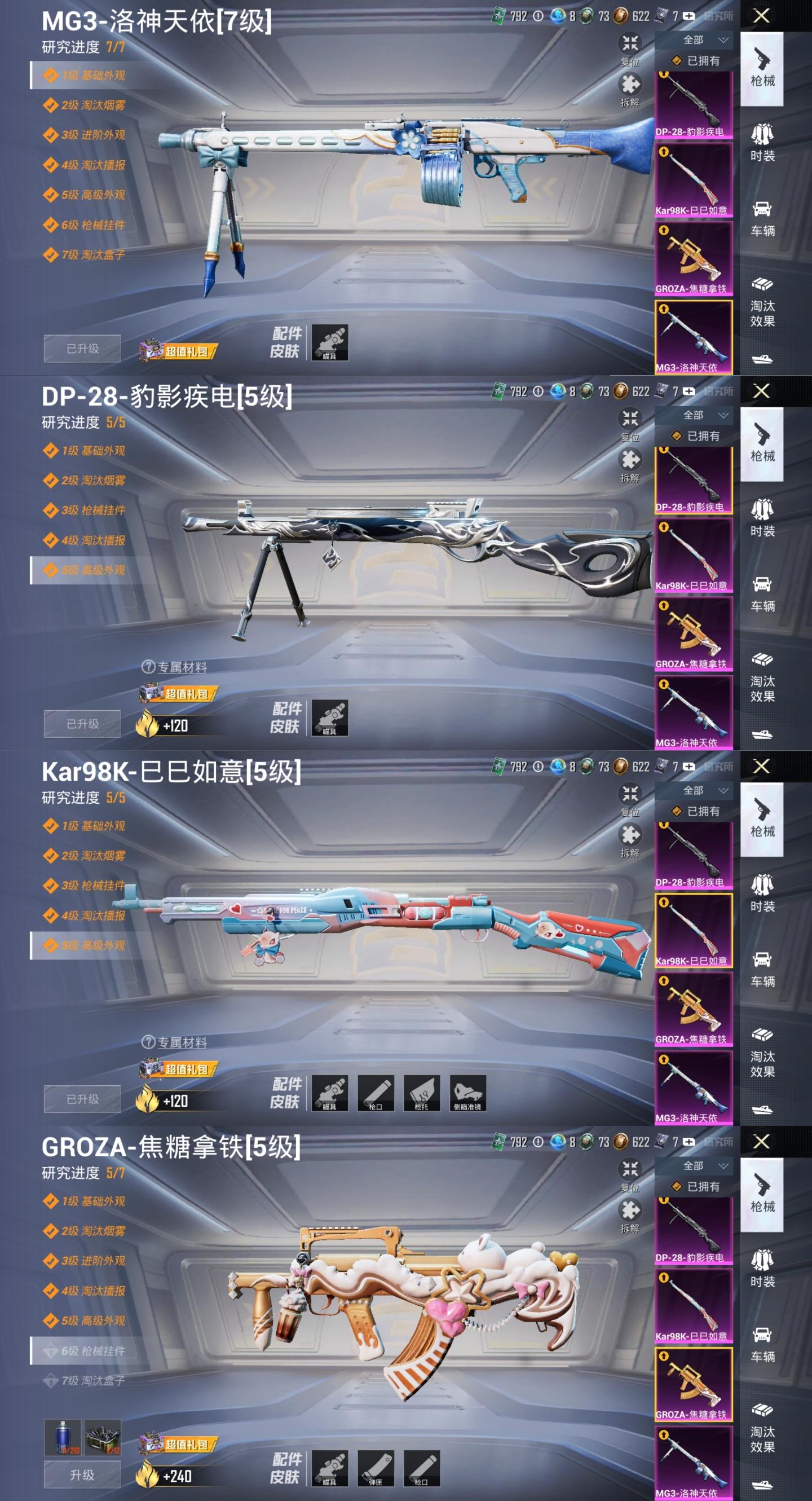Switch to 时装 tab on the MG3-洛神天依 screen

pyautogui.click(x=762, y=143)
